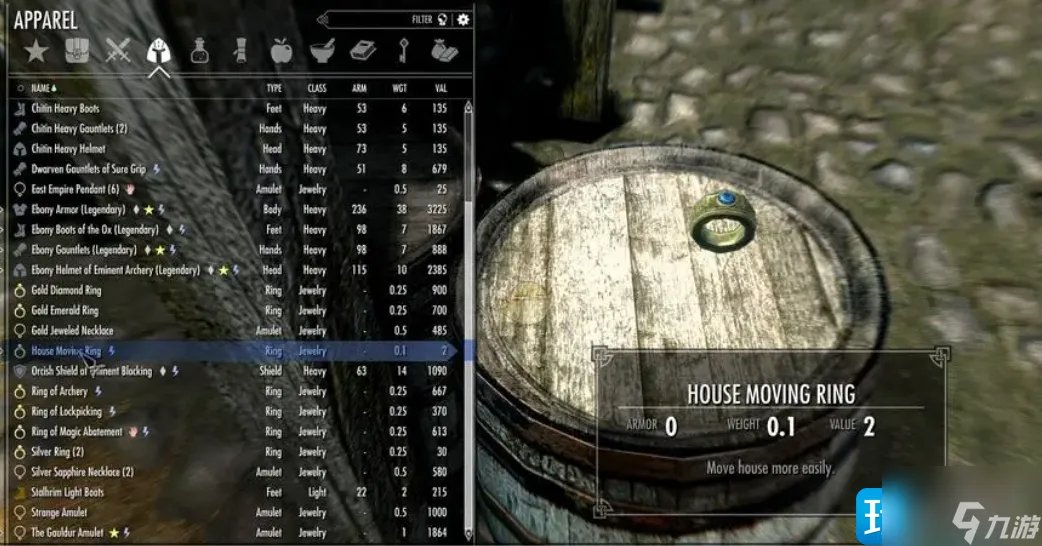Show the Keys category
Image resolution: width=1042 pixels, height=546 pixels.
click(x=403, y=51)
